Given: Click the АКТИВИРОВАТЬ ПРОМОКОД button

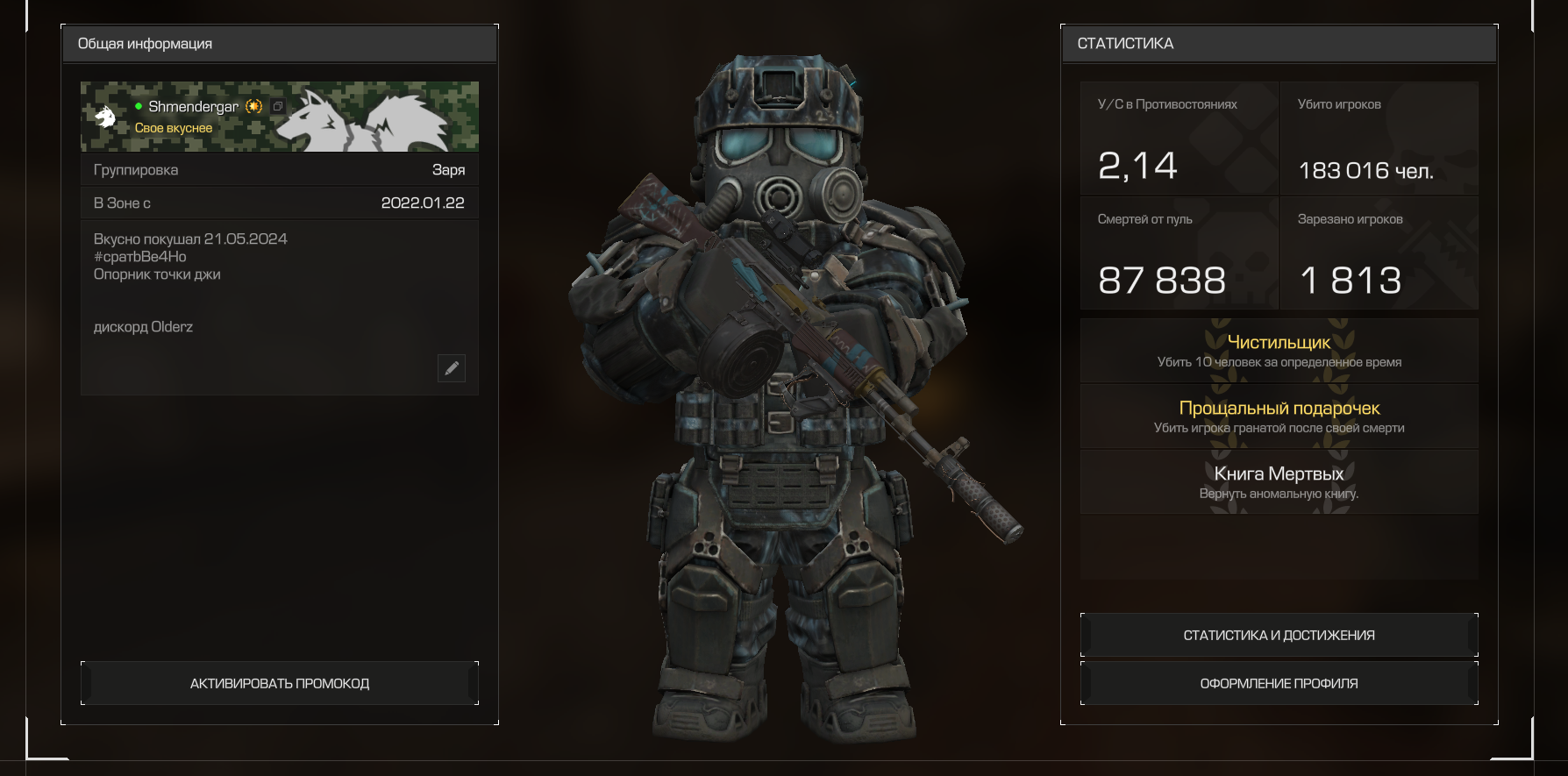Looking at the screenshot, I should pyautogui.click(x=280, y=683).
